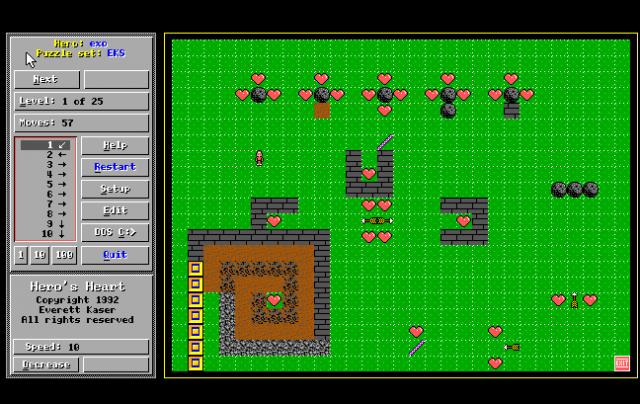Quit the game

pyautogui.click(x=115, y=254)
